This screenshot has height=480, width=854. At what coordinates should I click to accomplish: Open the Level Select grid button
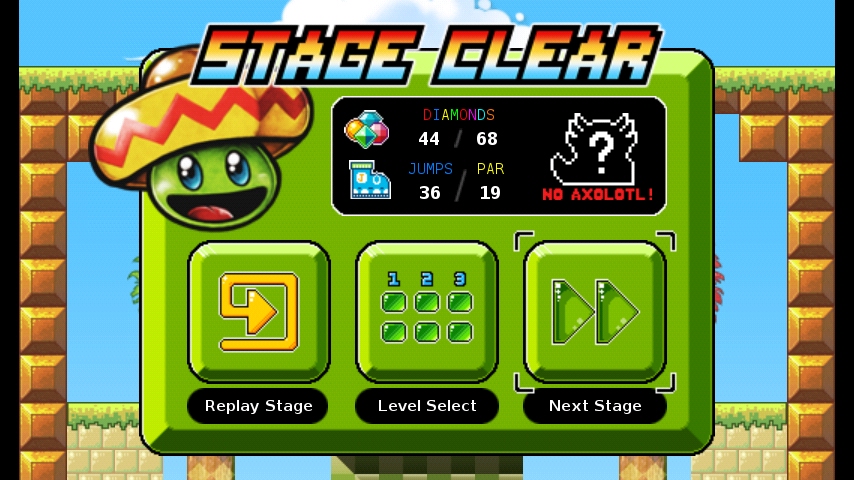[427, 312]
